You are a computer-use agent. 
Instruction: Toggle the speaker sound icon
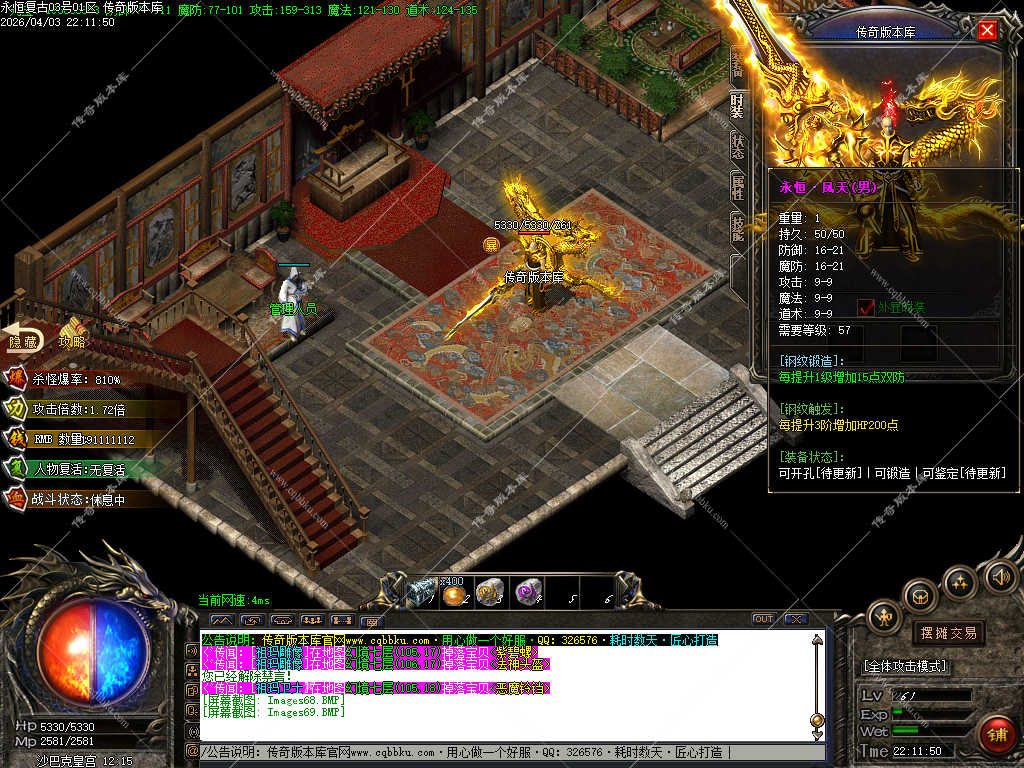pos(998,576)
